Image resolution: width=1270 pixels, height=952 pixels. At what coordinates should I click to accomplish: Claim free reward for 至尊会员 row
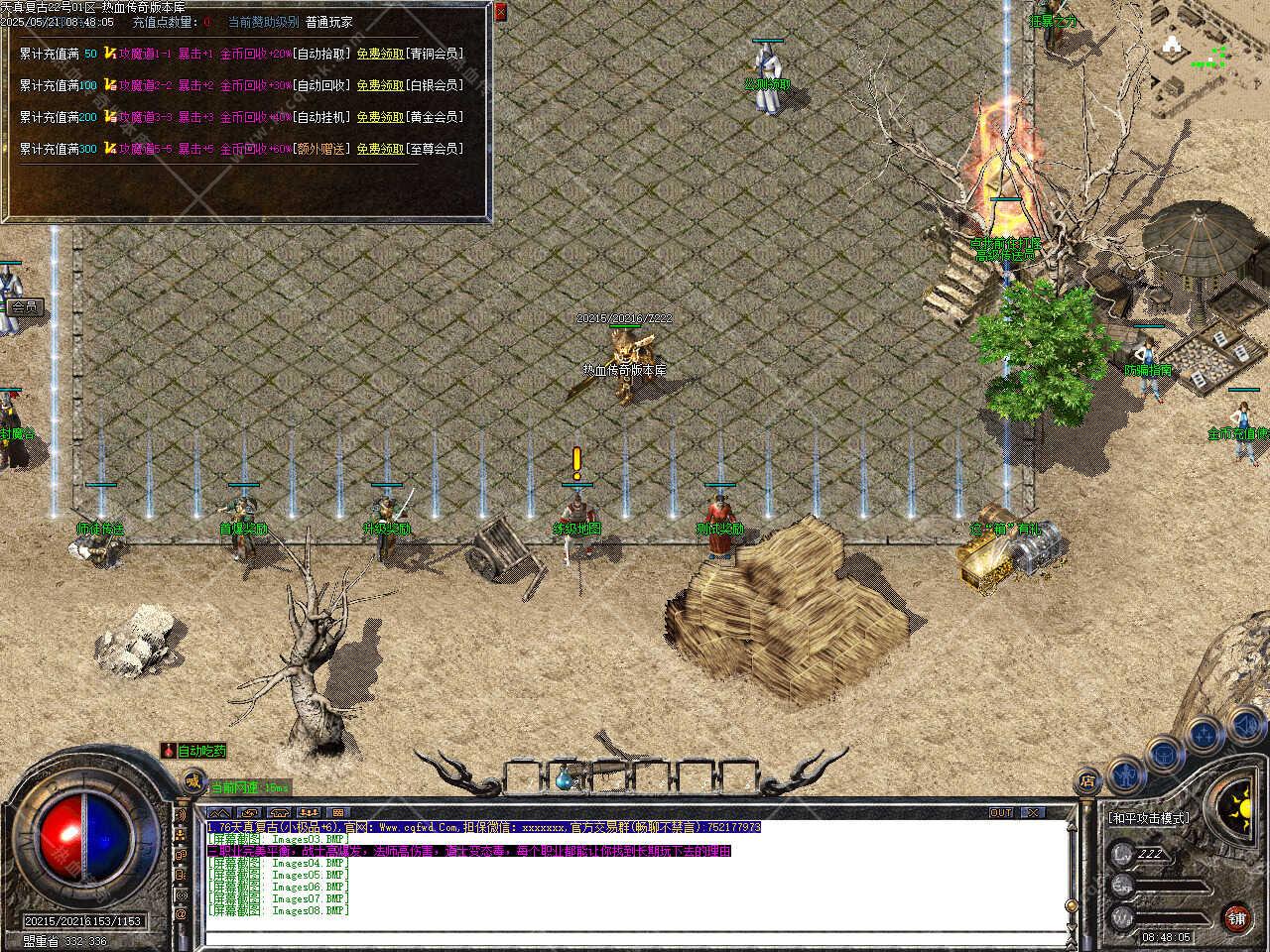pyautogui.click(x=380, y=149)
